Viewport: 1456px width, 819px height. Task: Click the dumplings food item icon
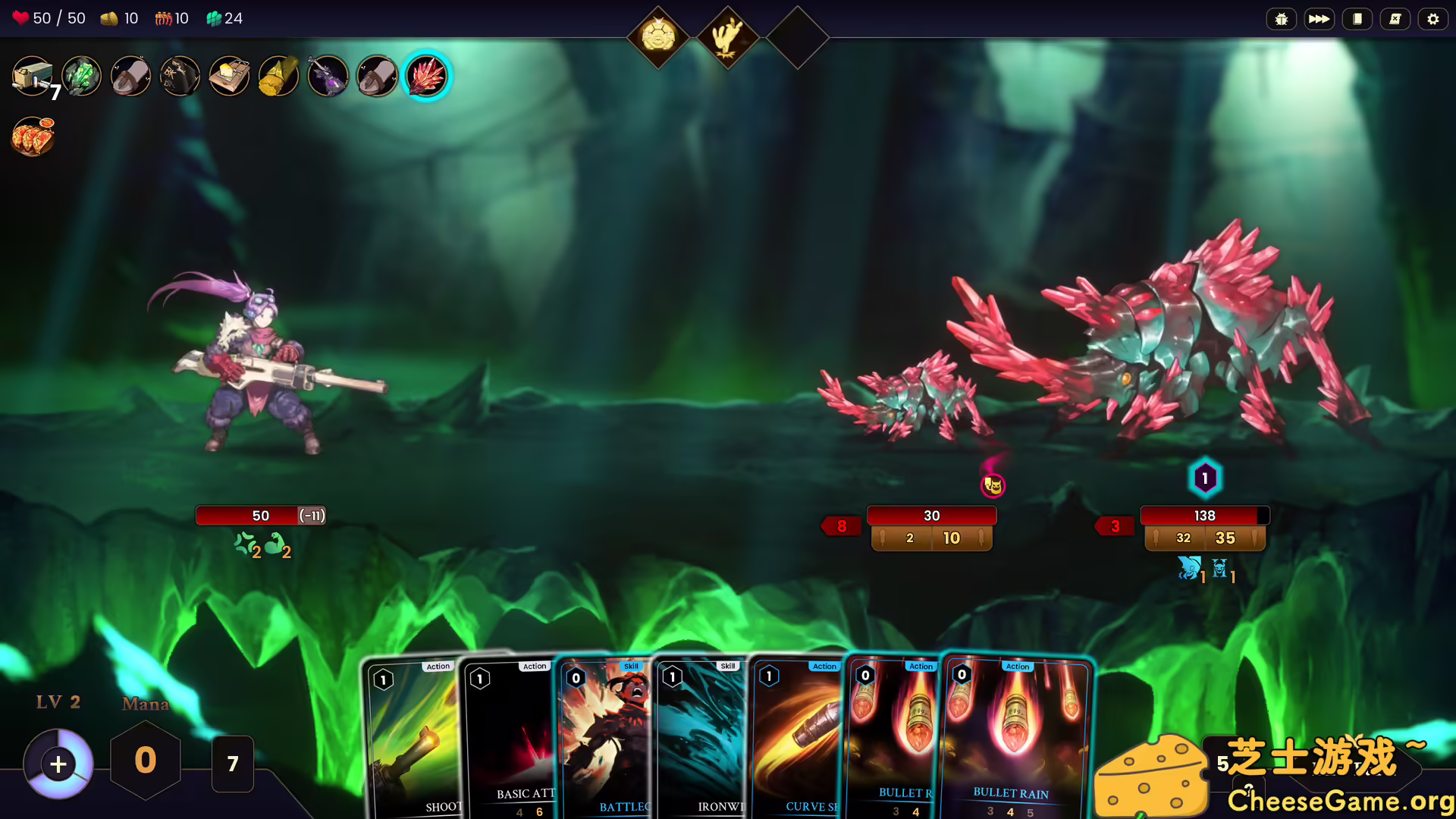pos(33,135)
